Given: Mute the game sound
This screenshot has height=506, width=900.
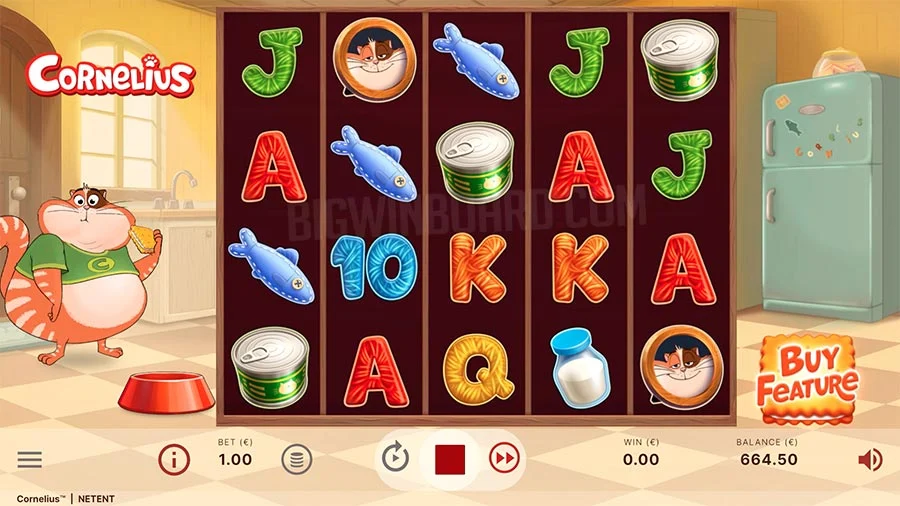Looking at the screenshot, I should 870,460.
